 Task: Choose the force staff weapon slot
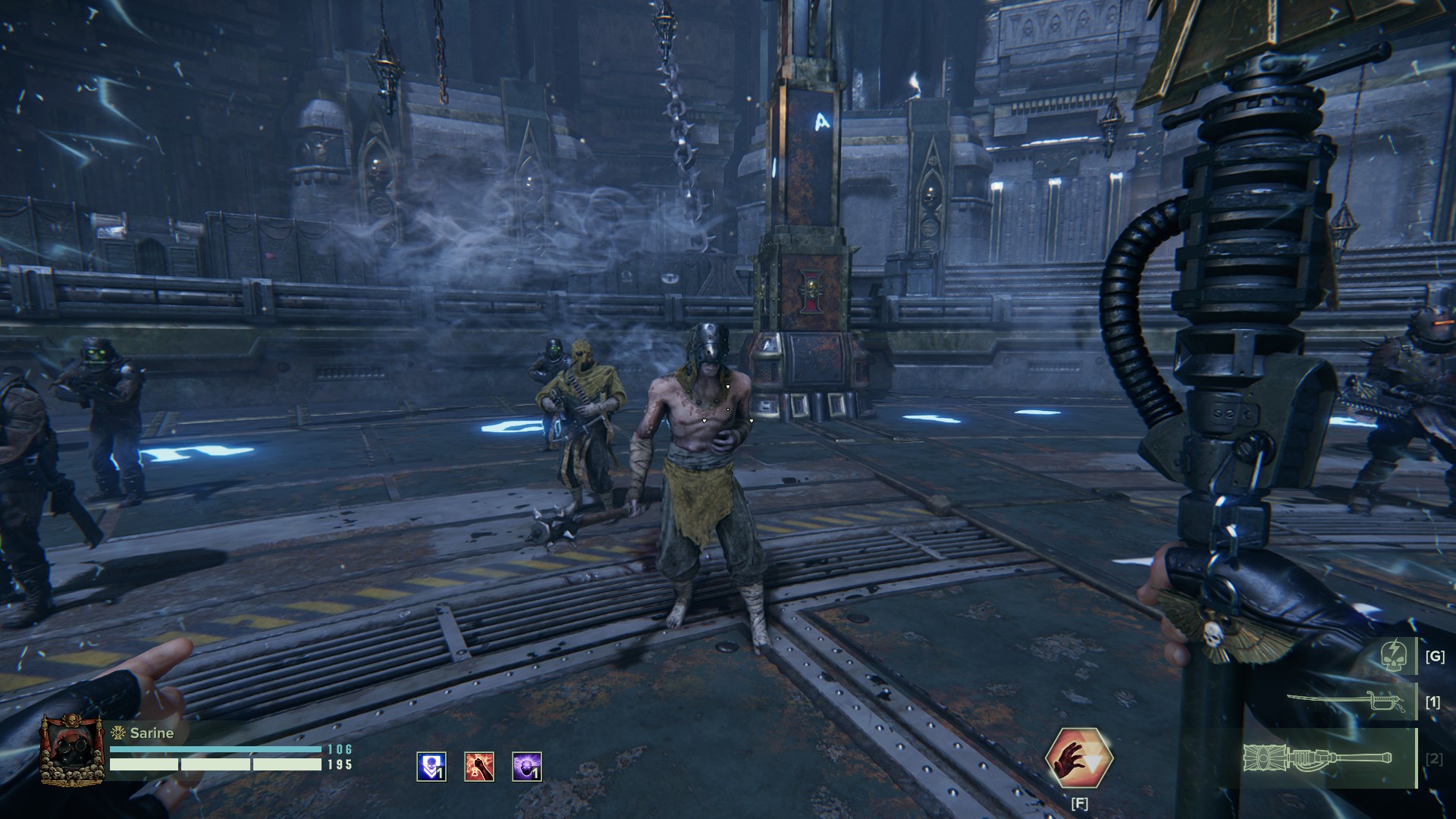[1318, 758]
